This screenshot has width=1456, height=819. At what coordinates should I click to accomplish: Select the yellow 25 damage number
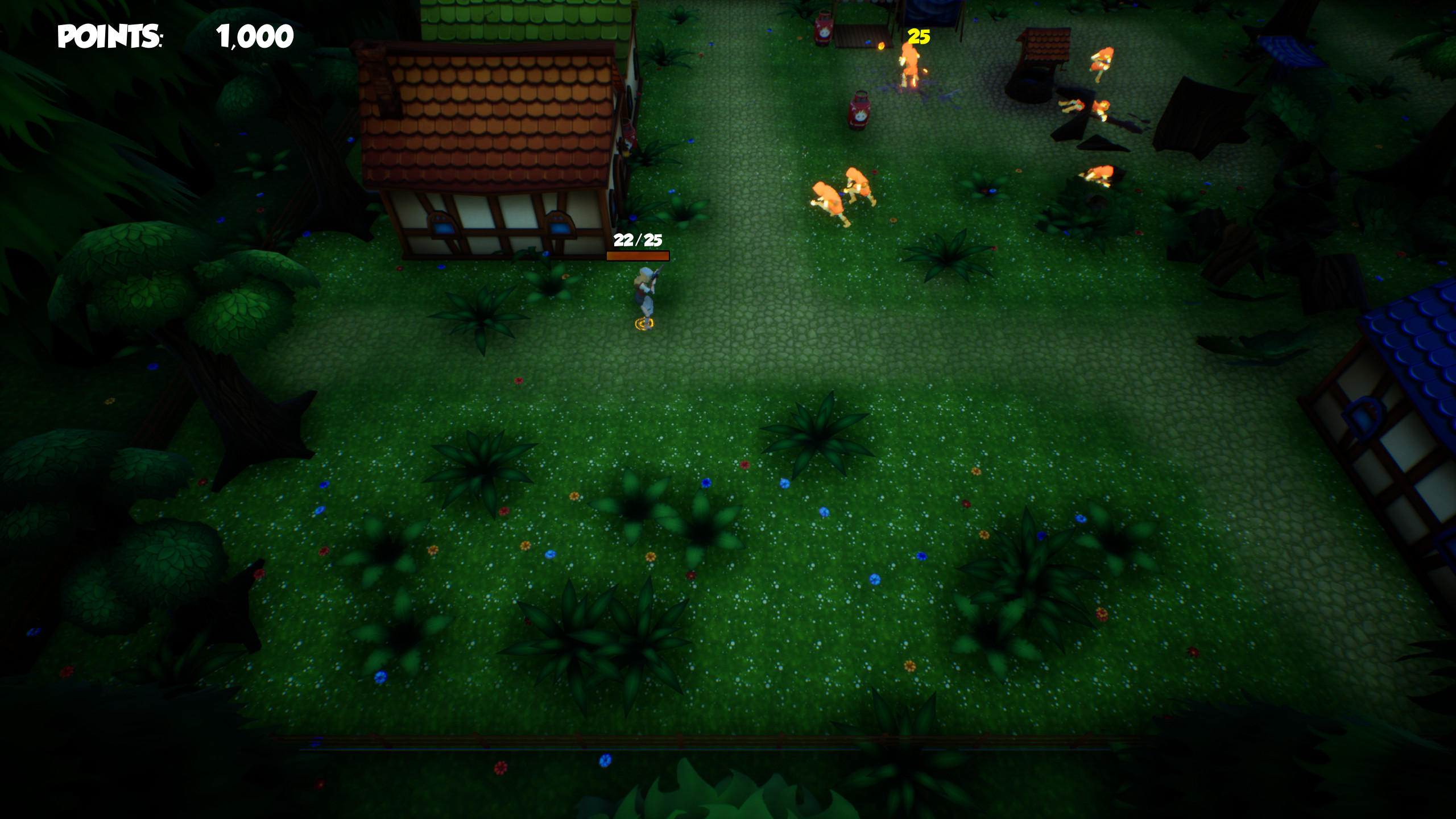(x=919, y=36)
